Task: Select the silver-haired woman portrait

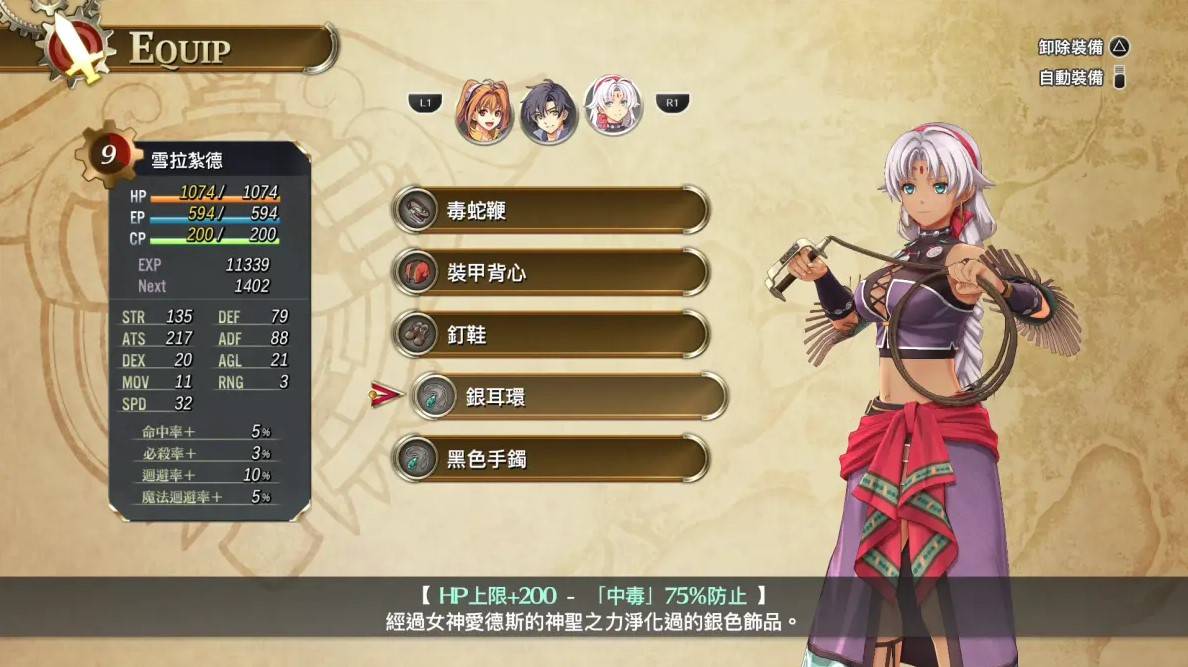Action: (x=613, y=106)
